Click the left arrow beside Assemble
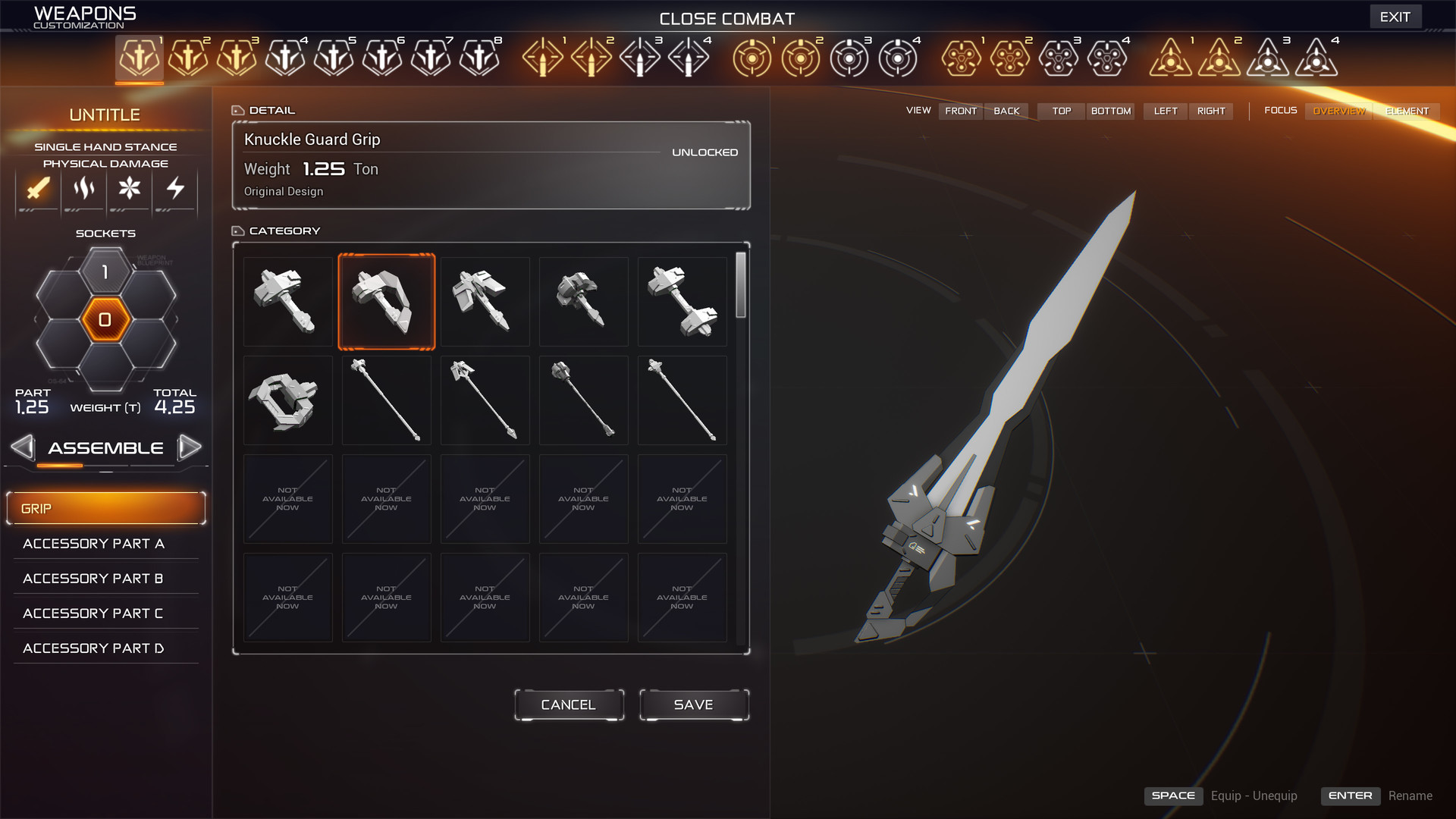1456x819 pixels. [x=23, y=447]
